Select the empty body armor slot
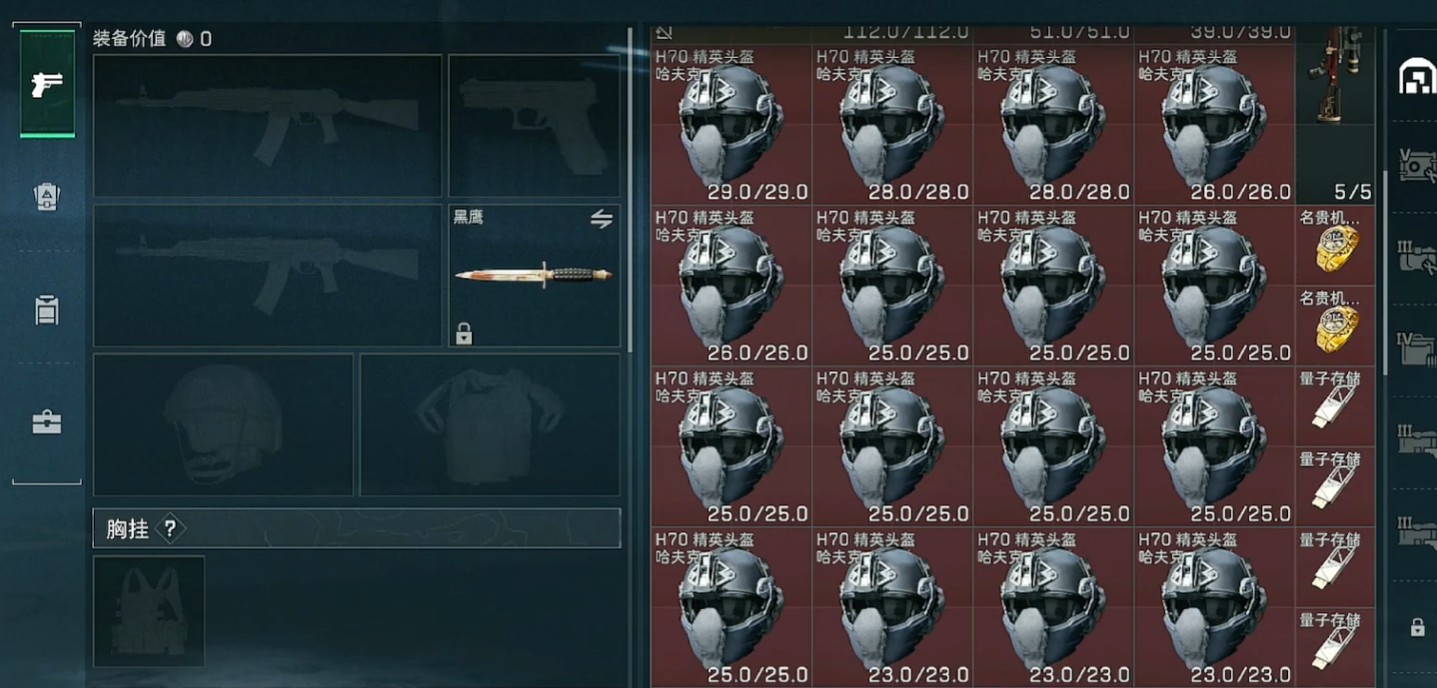Screen dimensions: 1437x688 pos(489,424)
